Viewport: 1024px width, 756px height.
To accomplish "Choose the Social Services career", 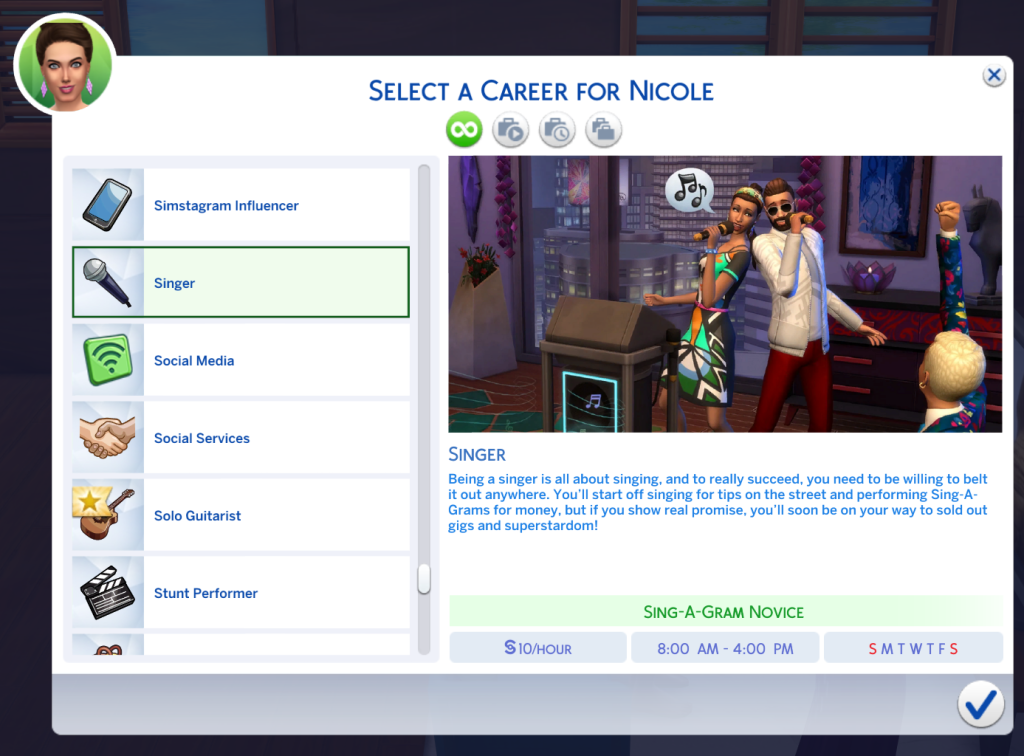I will [x=240, y=438].
